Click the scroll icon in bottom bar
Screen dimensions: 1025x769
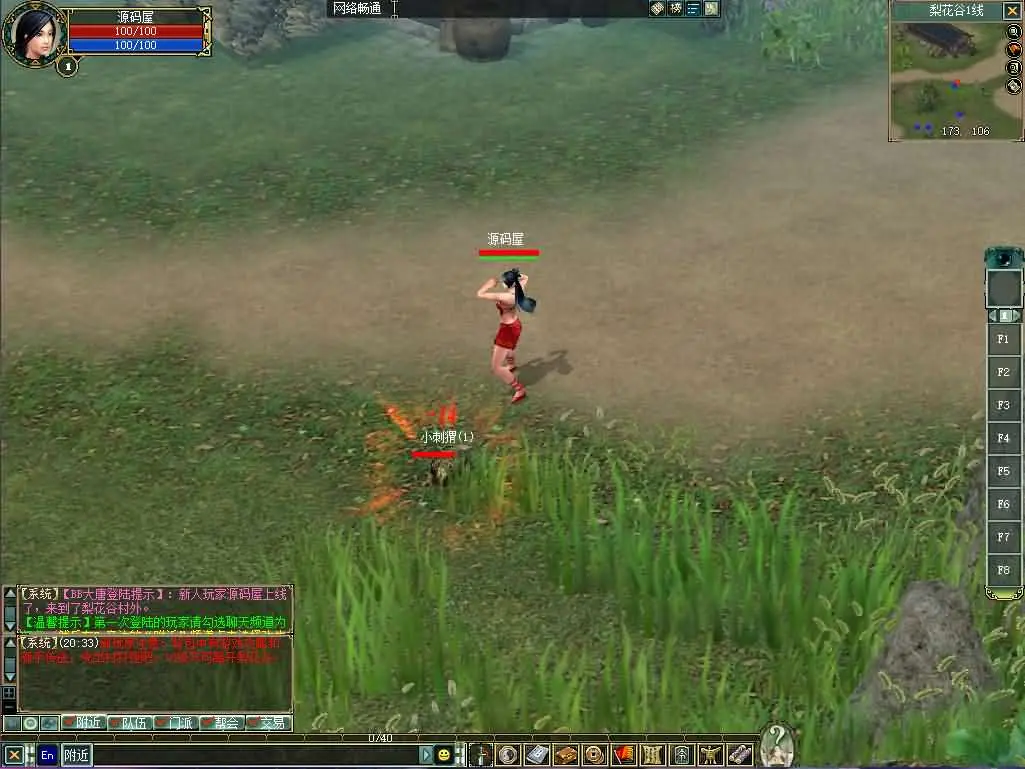tap(740, 755)
